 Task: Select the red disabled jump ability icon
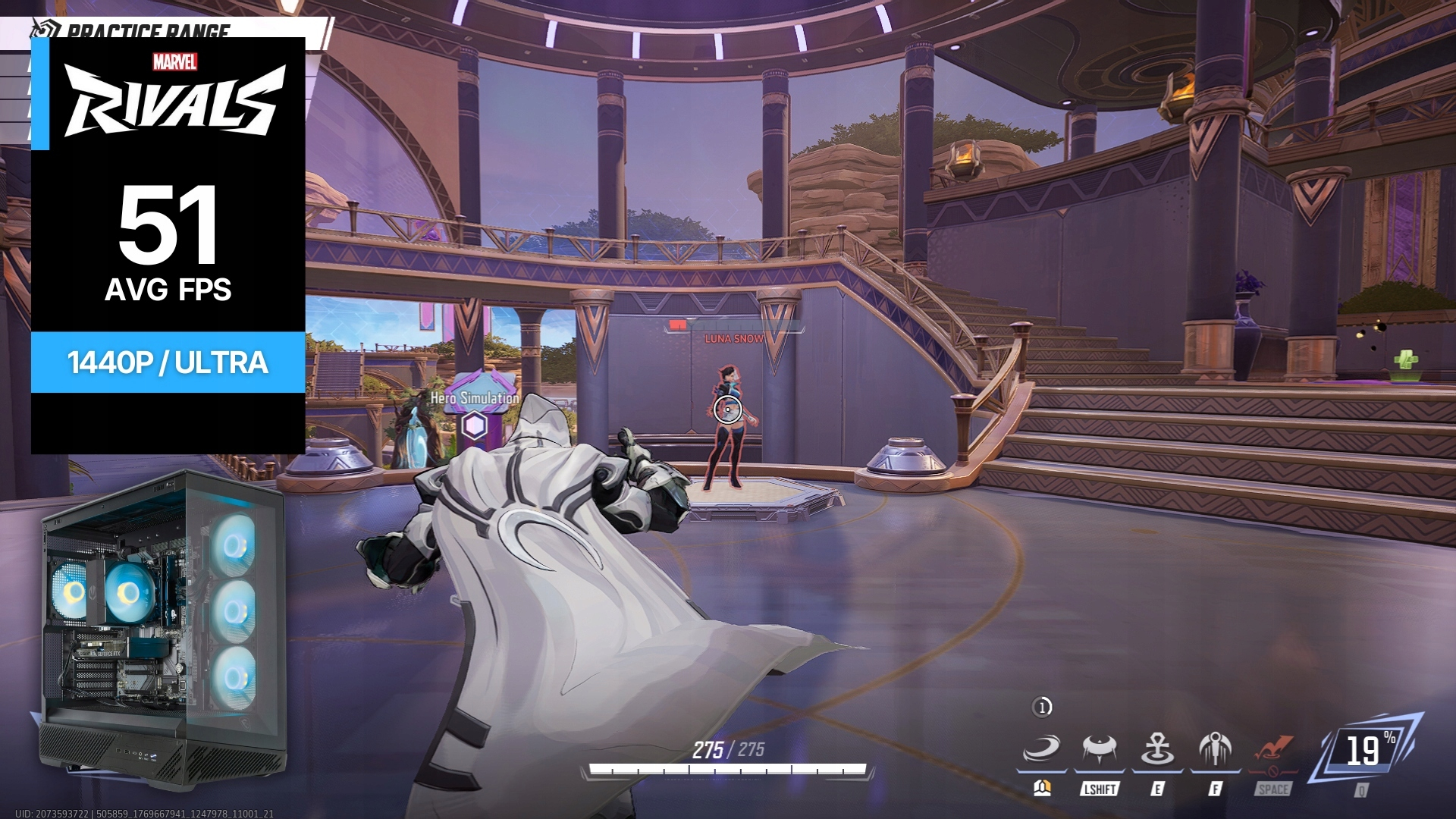coord(1272,750)
